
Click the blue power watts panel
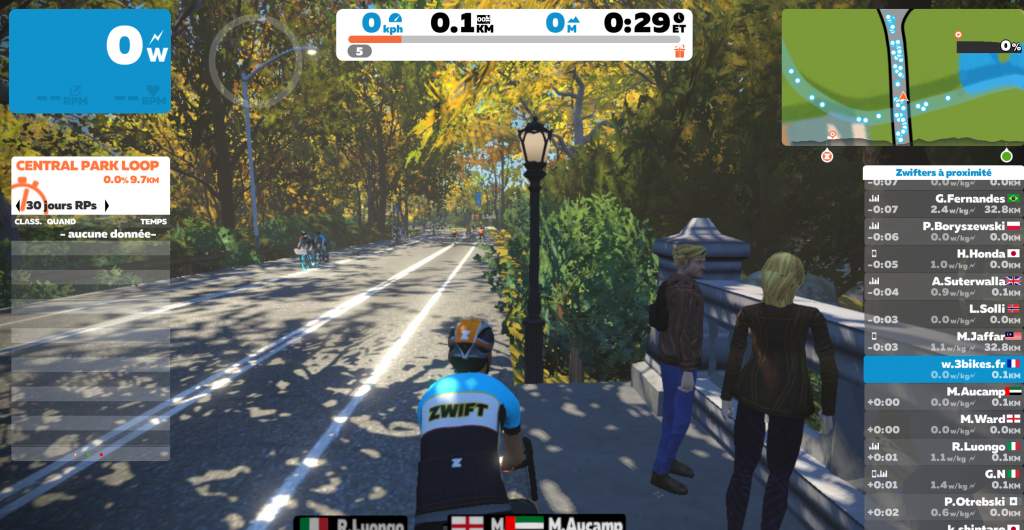coord(90,61)
